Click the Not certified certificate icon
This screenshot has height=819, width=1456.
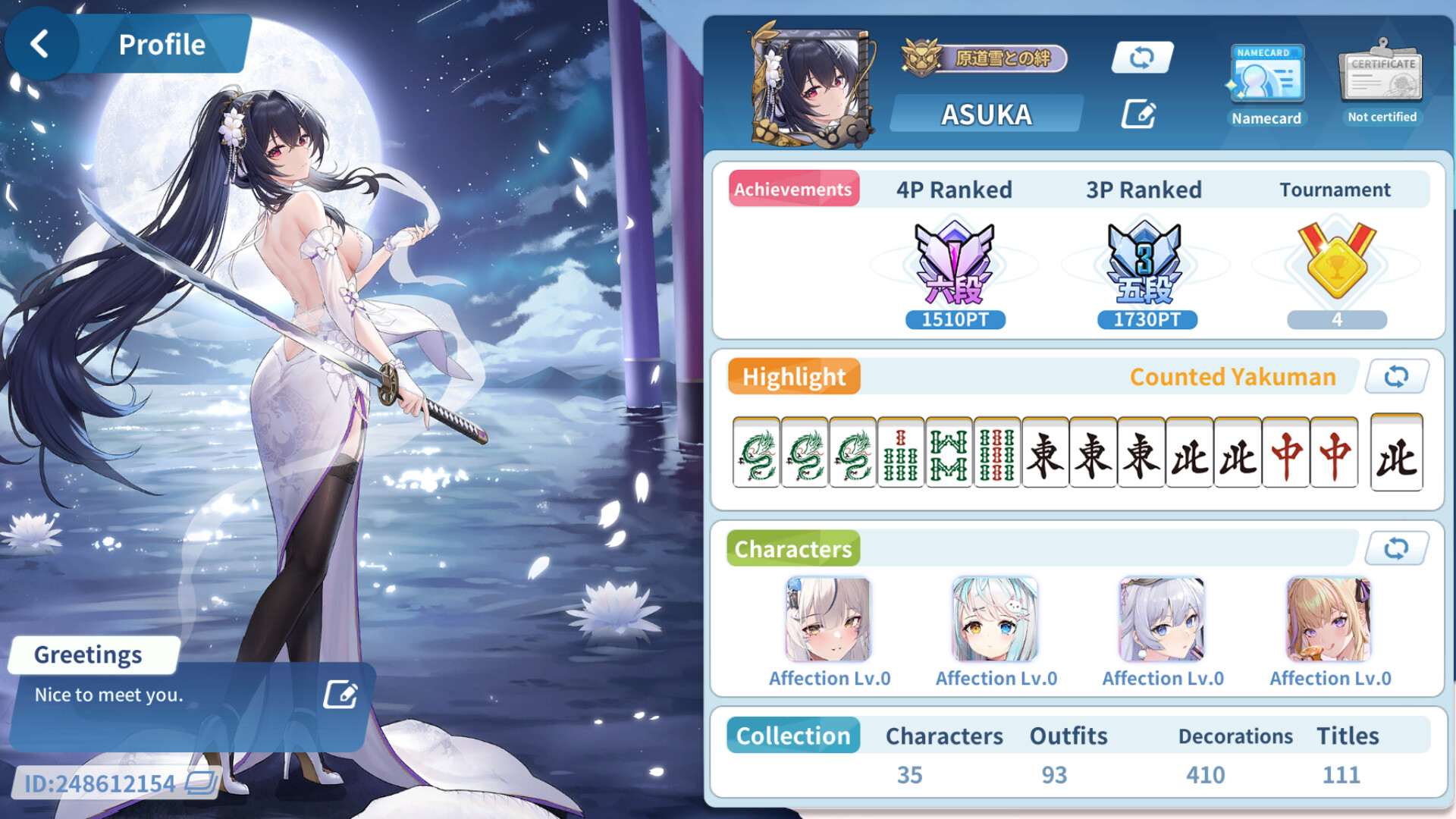(1381, 76)
